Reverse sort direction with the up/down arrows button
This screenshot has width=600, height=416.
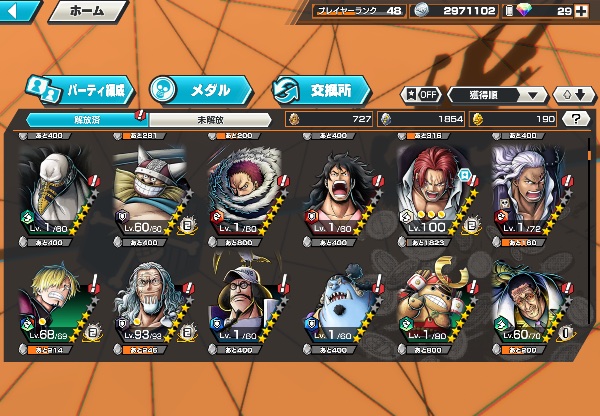574,95
